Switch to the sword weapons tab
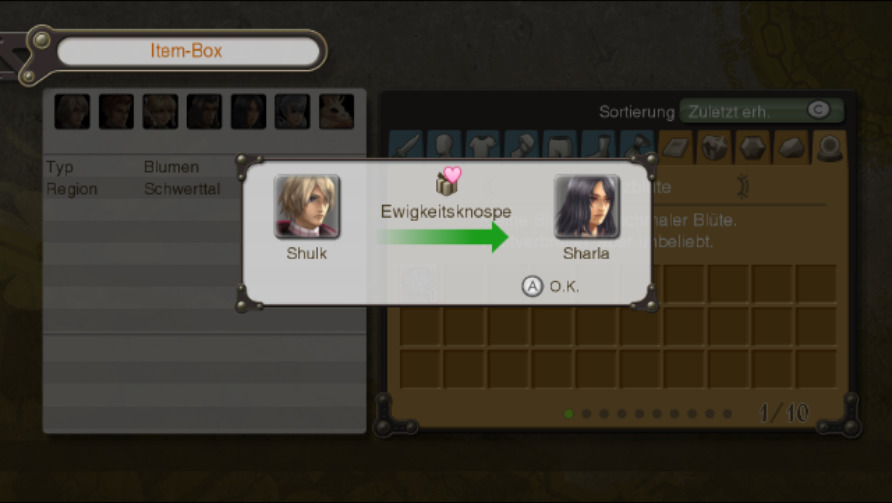The width and height of the screenshot is (892, 503). coord(405,147)
